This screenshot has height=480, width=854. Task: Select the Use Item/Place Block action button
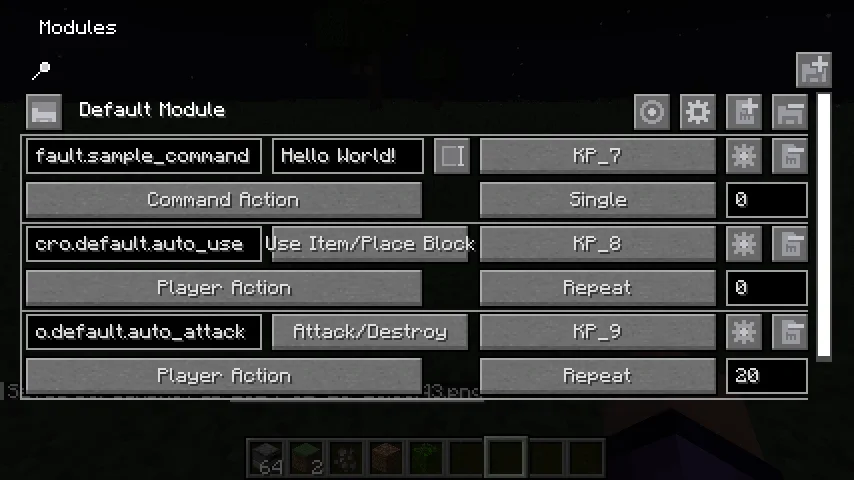[370, 244]
